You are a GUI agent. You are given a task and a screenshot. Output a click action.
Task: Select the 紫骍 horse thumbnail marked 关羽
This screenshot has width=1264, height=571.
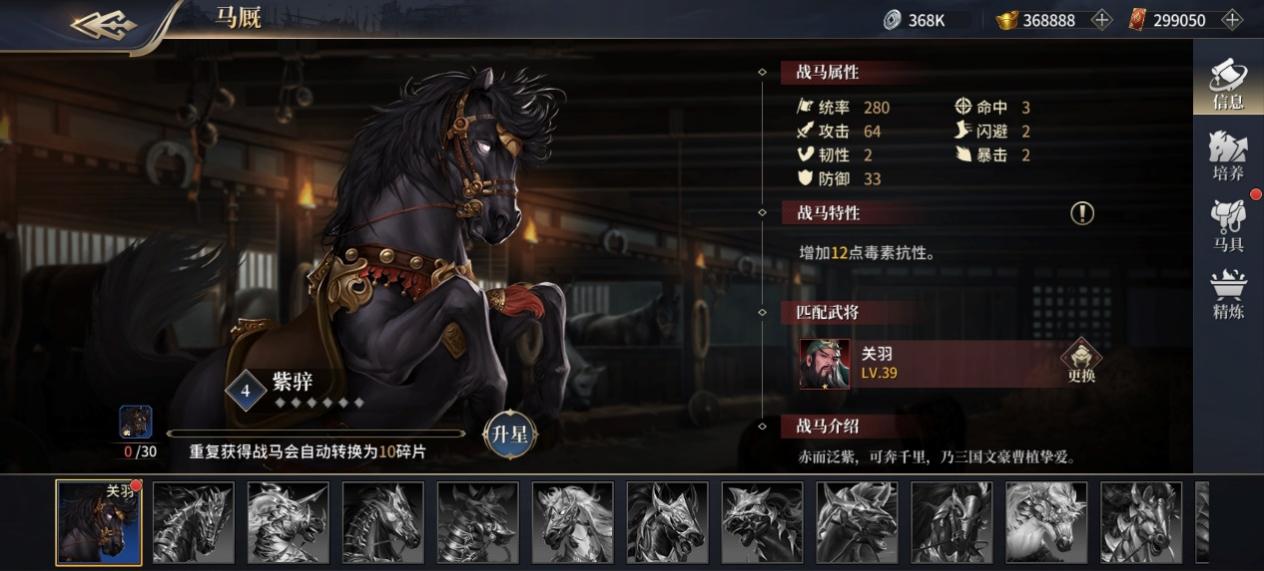(x=98, y=523)
